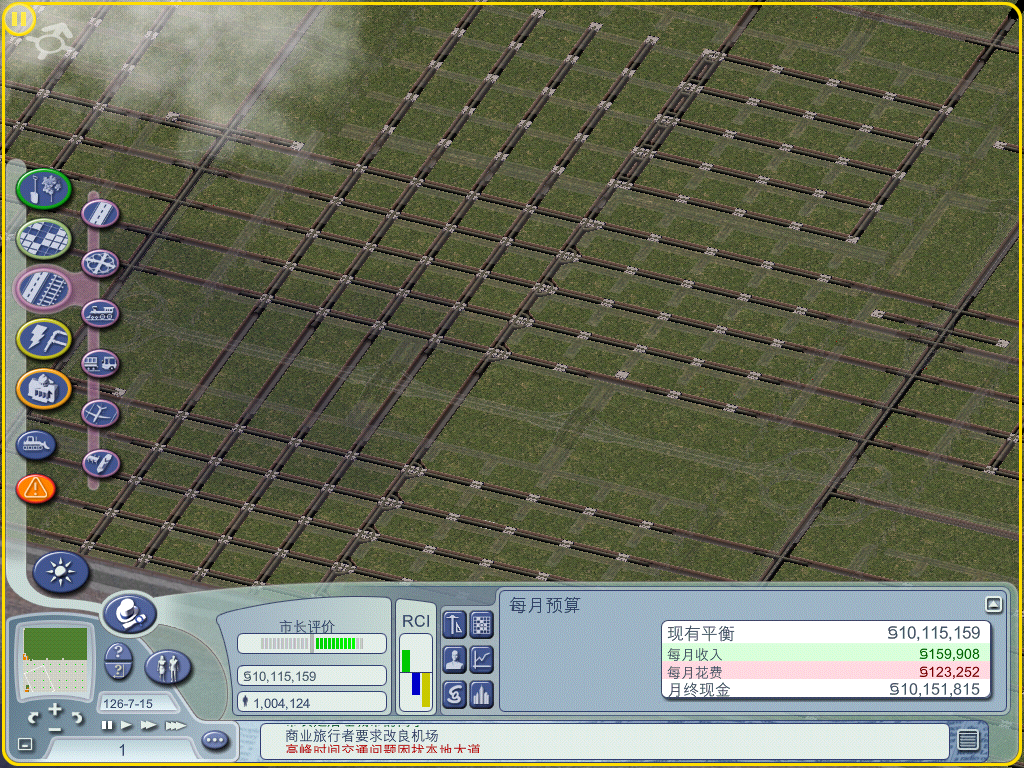The image size is (1024, 768).
Task: Open the zoning tools menu
Action: [43, 238]
